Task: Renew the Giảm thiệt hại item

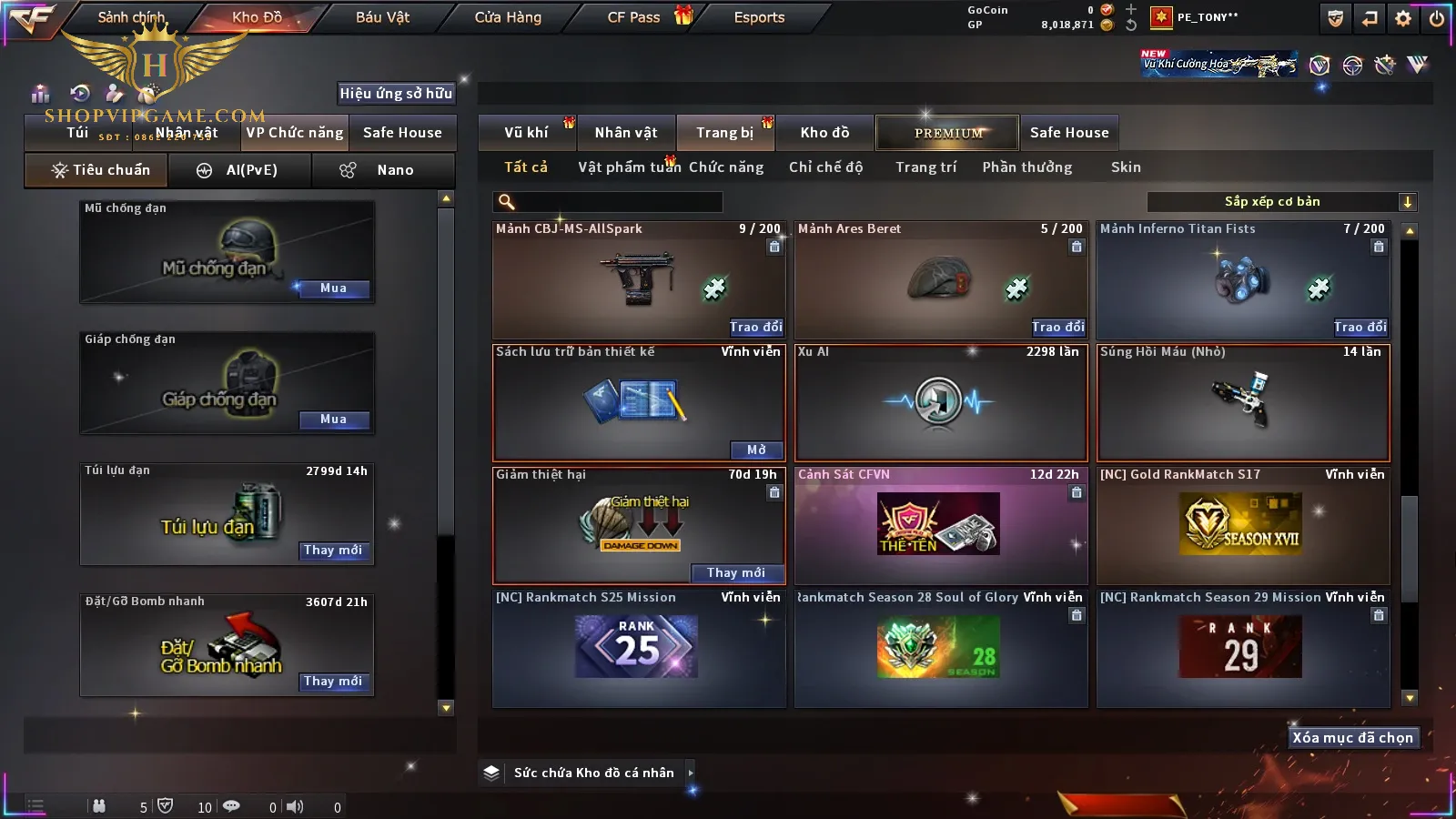Action: 735,572
